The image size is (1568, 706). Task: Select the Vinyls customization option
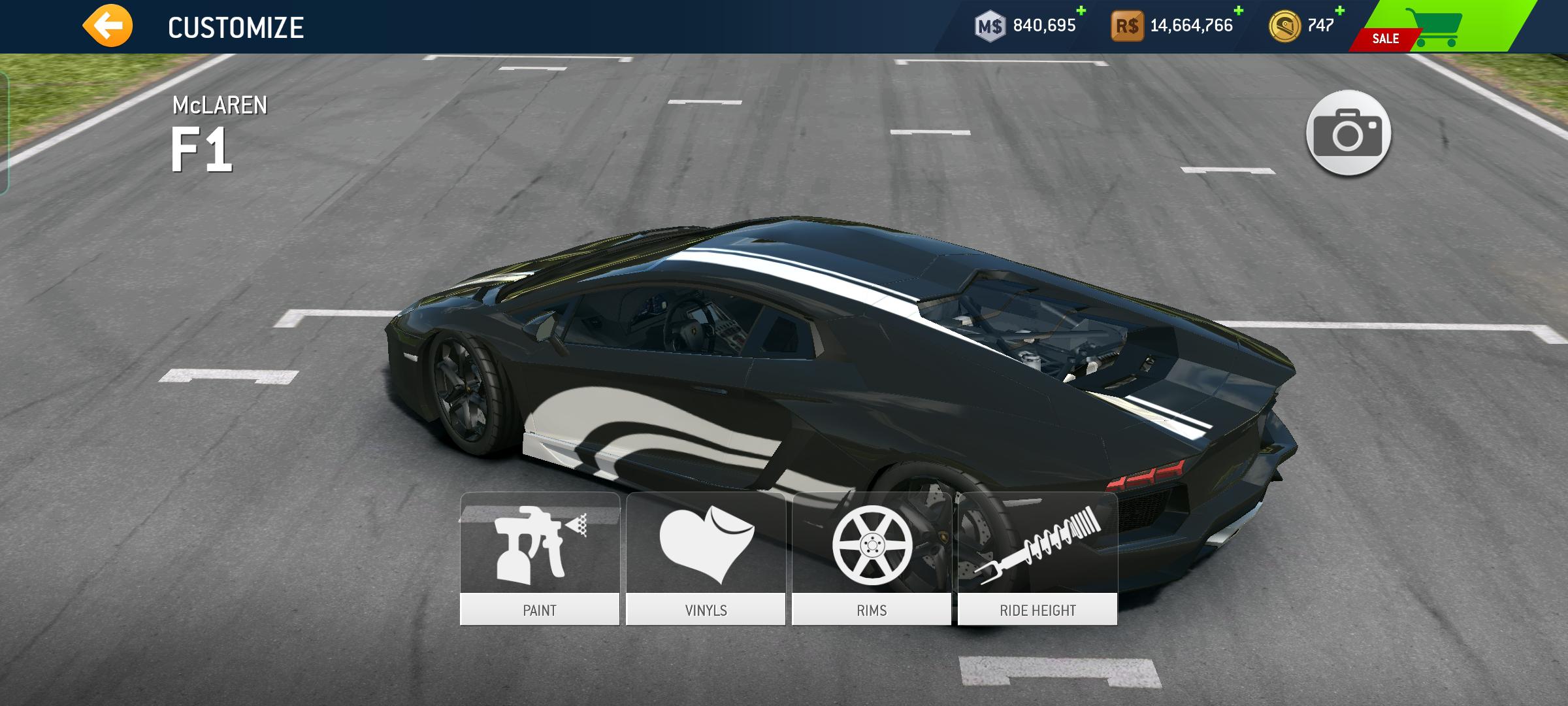[x=706, y=559]
